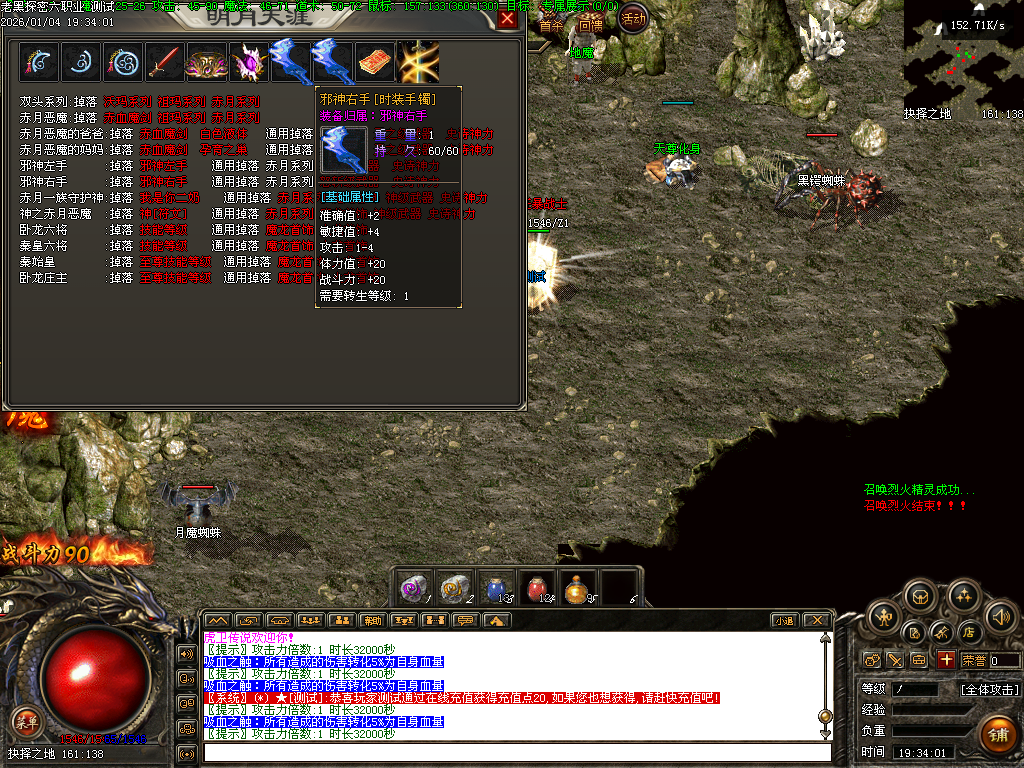Toggle the 全体攻击 attack mode
Viewport: 1024px width, 768px height.
pos(989,689)
